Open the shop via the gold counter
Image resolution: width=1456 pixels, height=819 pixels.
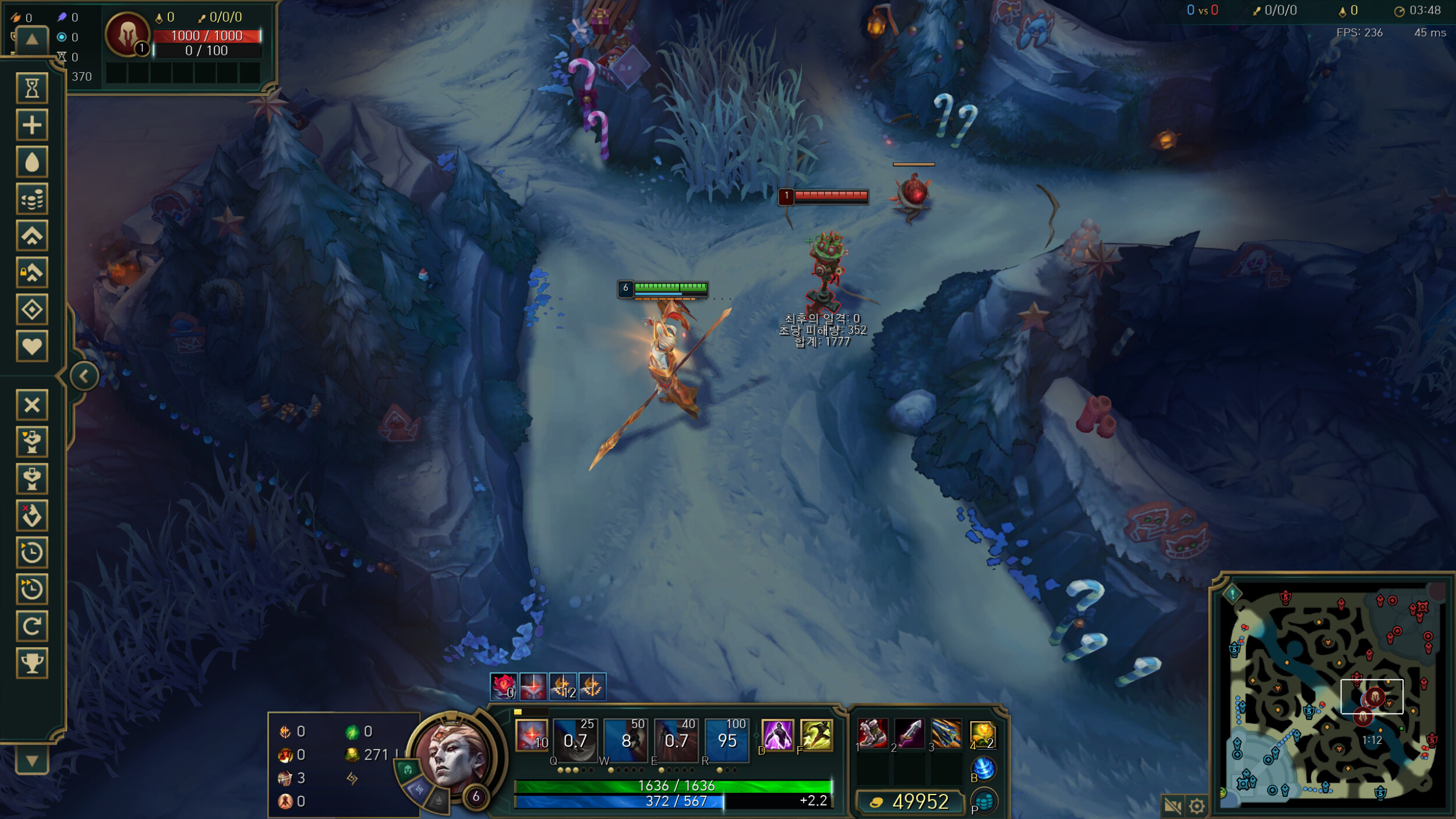(x=910, y=802)
